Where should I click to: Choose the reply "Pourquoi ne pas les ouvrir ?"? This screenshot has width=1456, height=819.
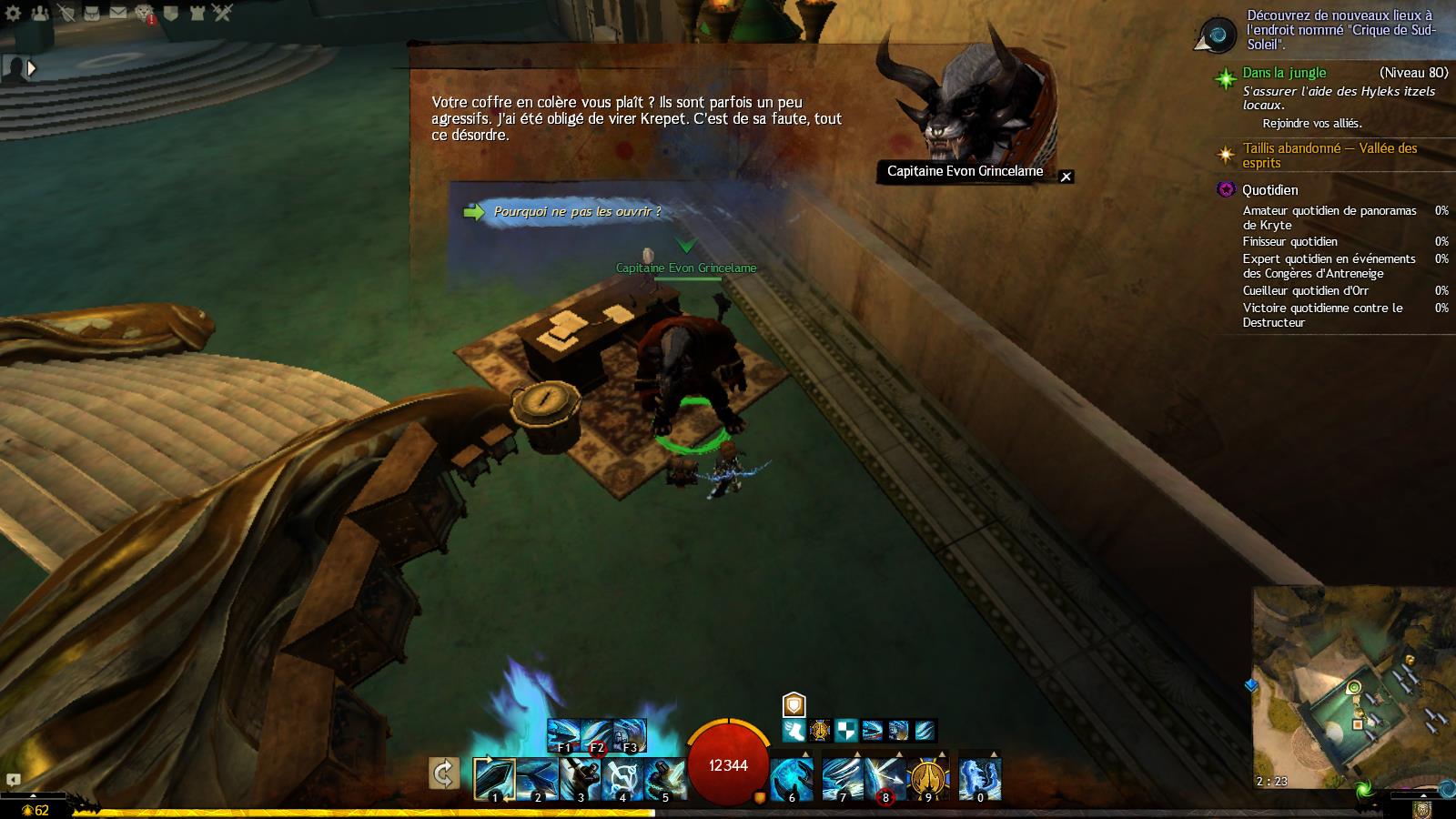tap(576, 212)
